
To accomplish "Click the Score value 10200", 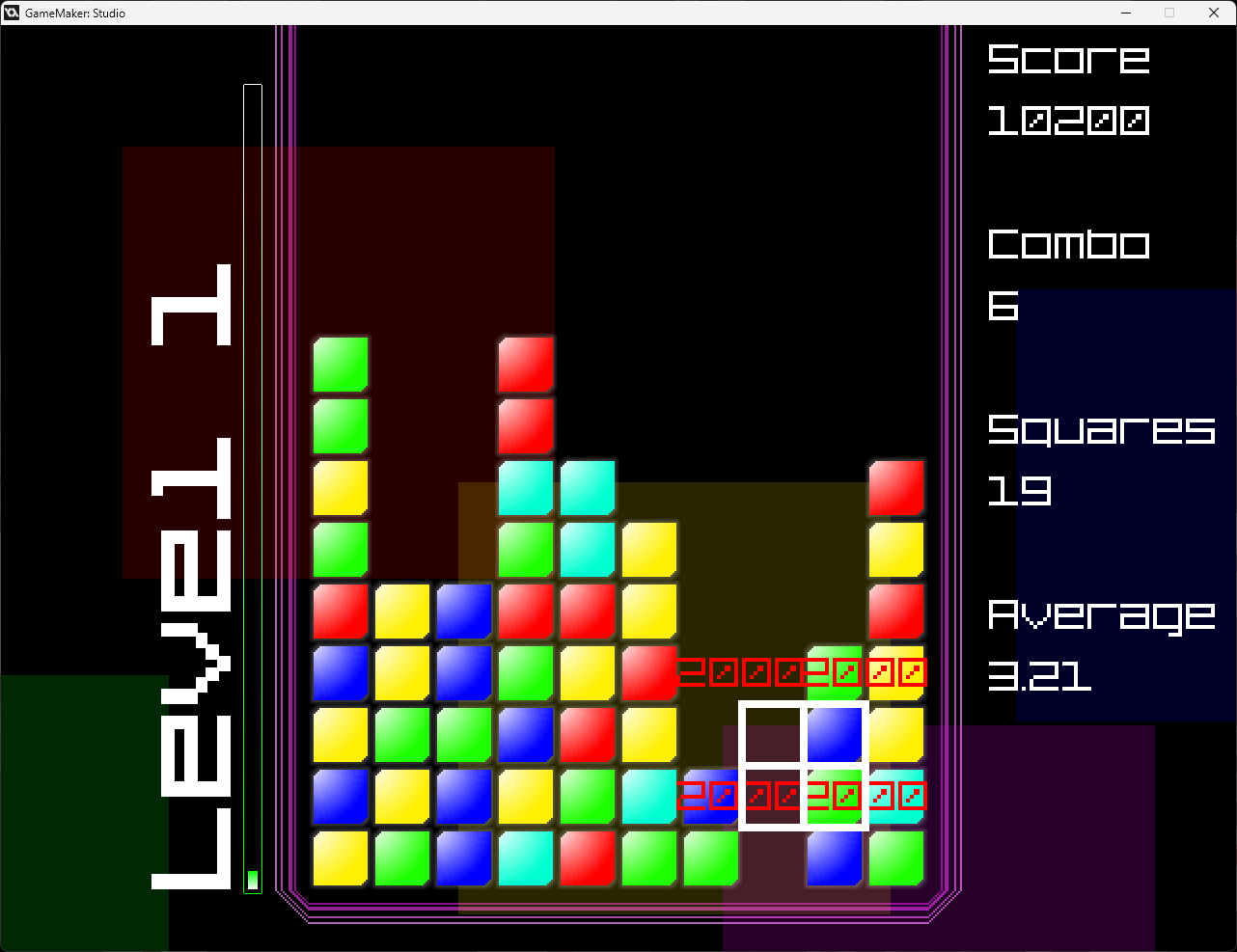I will [1068, 121].
